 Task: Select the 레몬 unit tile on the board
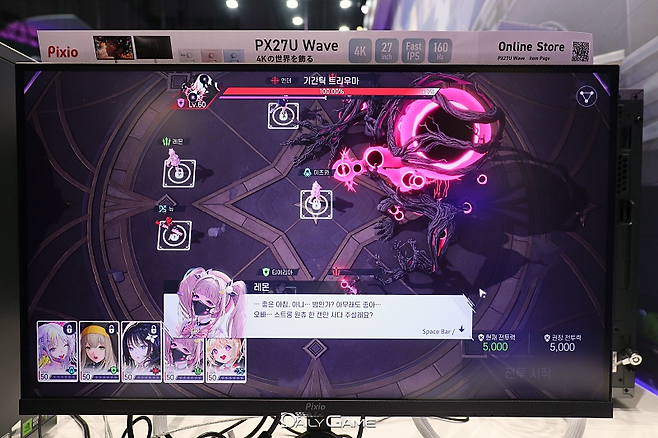coord(178,171)
